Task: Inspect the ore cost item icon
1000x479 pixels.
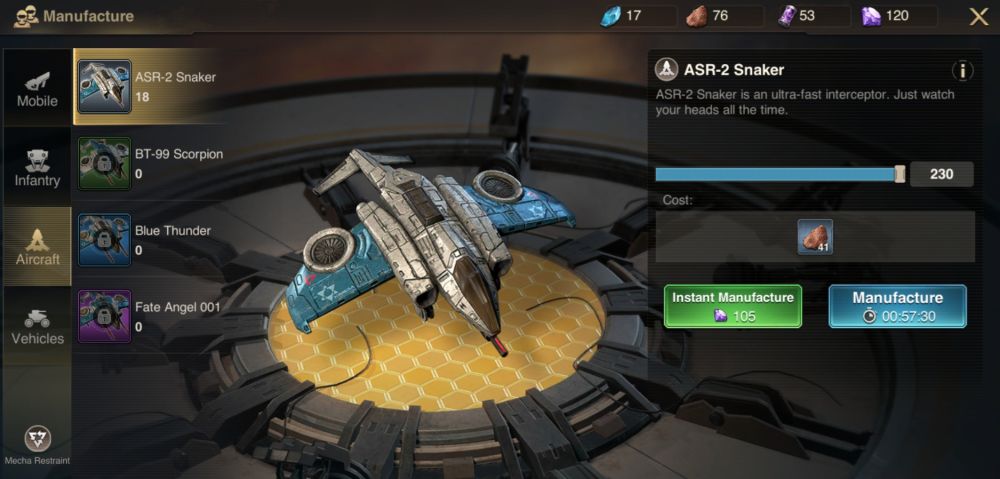Action: pyautogui.click(x=815, y=237)
